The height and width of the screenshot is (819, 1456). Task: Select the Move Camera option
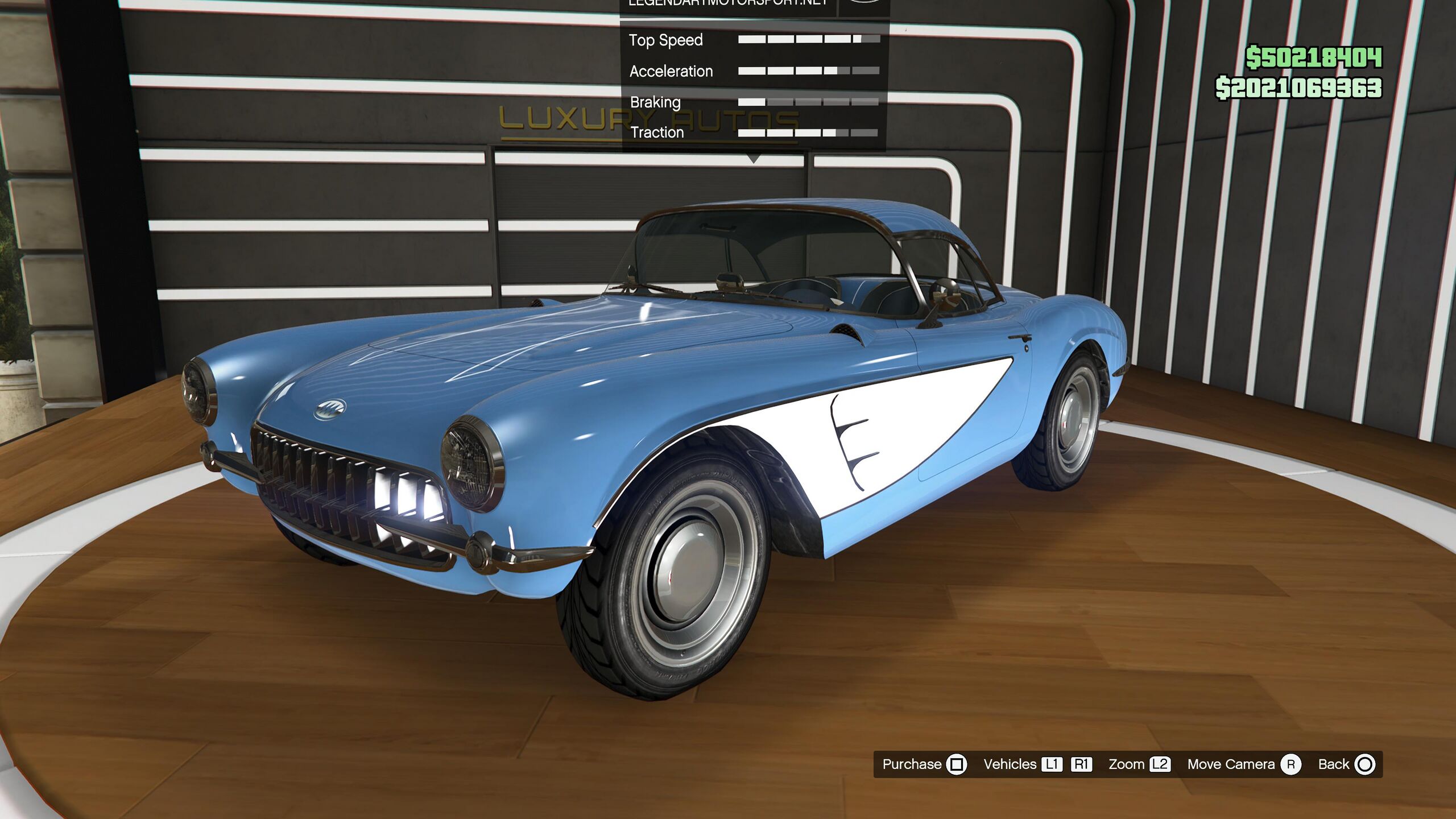coord(1243,764)
